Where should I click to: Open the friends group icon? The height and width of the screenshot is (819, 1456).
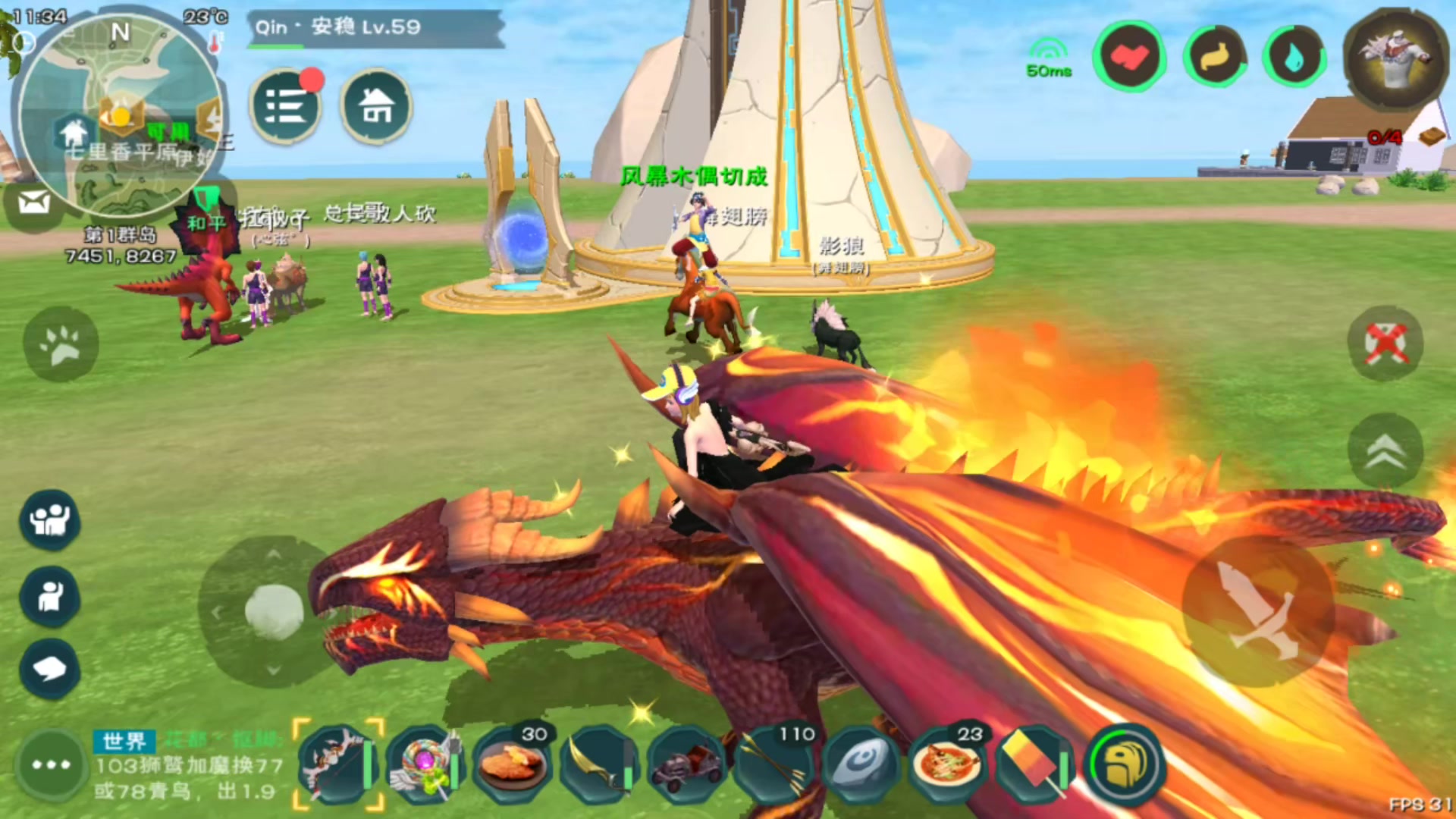pos(50,520)
